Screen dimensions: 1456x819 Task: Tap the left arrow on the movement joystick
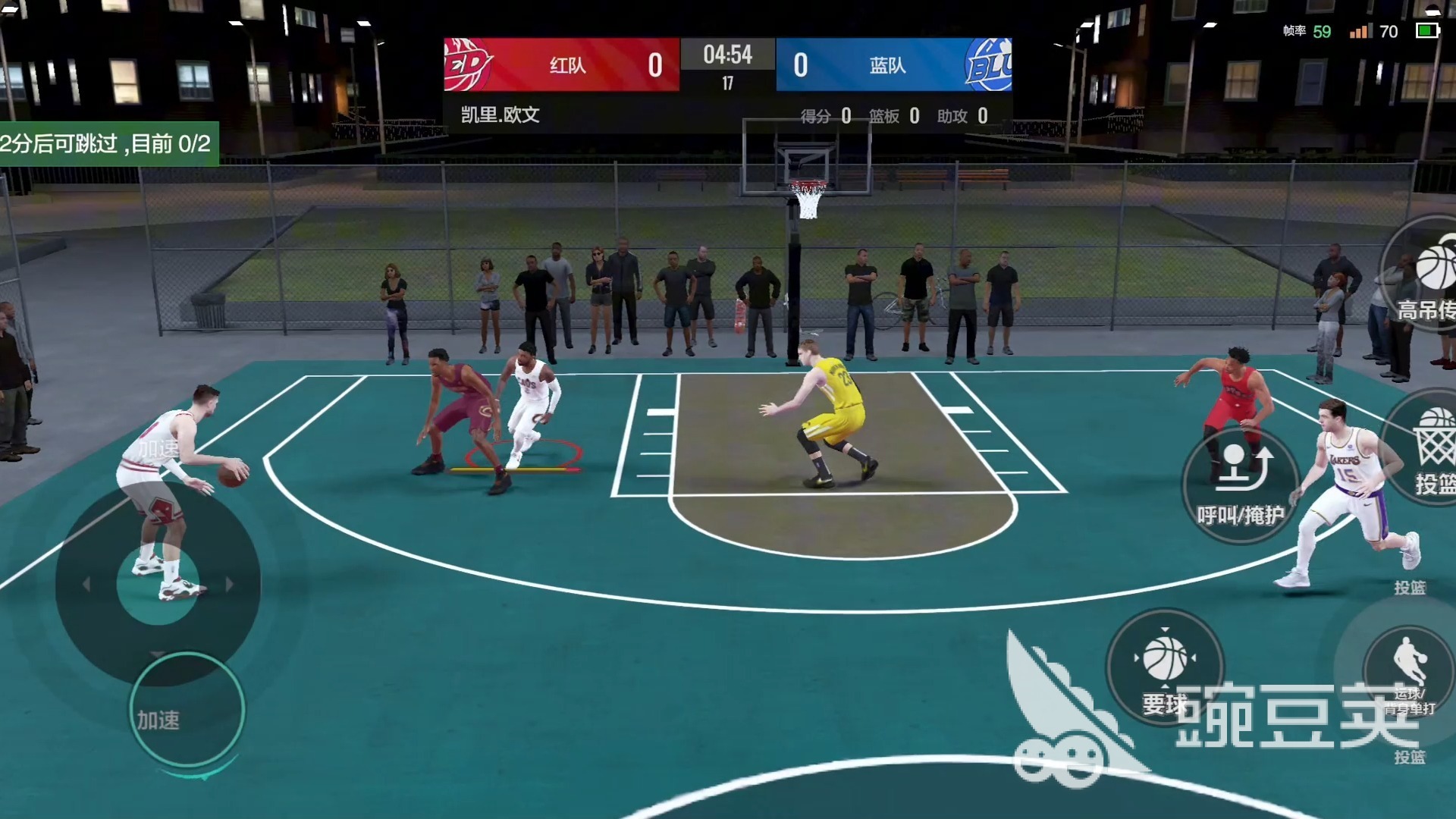click(x=87, y=584)
